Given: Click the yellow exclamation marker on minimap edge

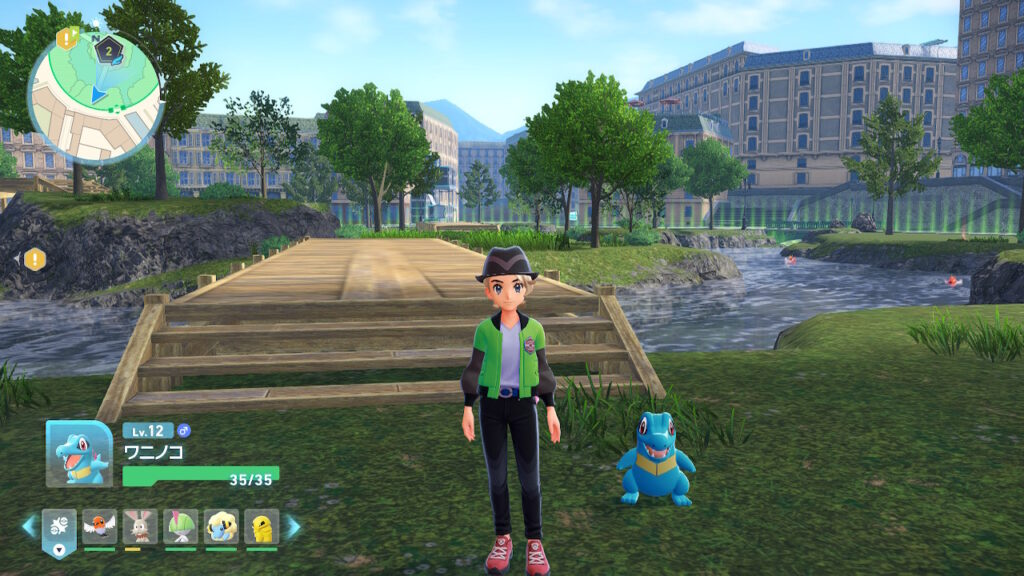Looking at the screenshot, I should coord(67,39).
